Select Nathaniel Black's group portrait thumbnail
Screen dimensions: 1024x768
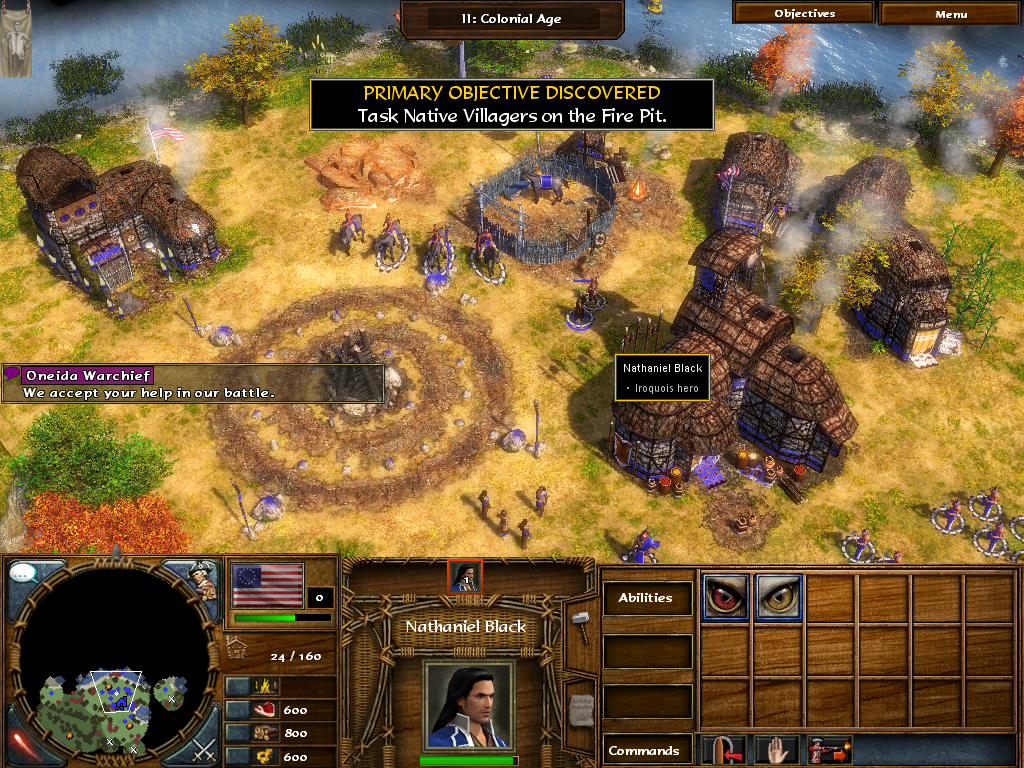(465, 577)
